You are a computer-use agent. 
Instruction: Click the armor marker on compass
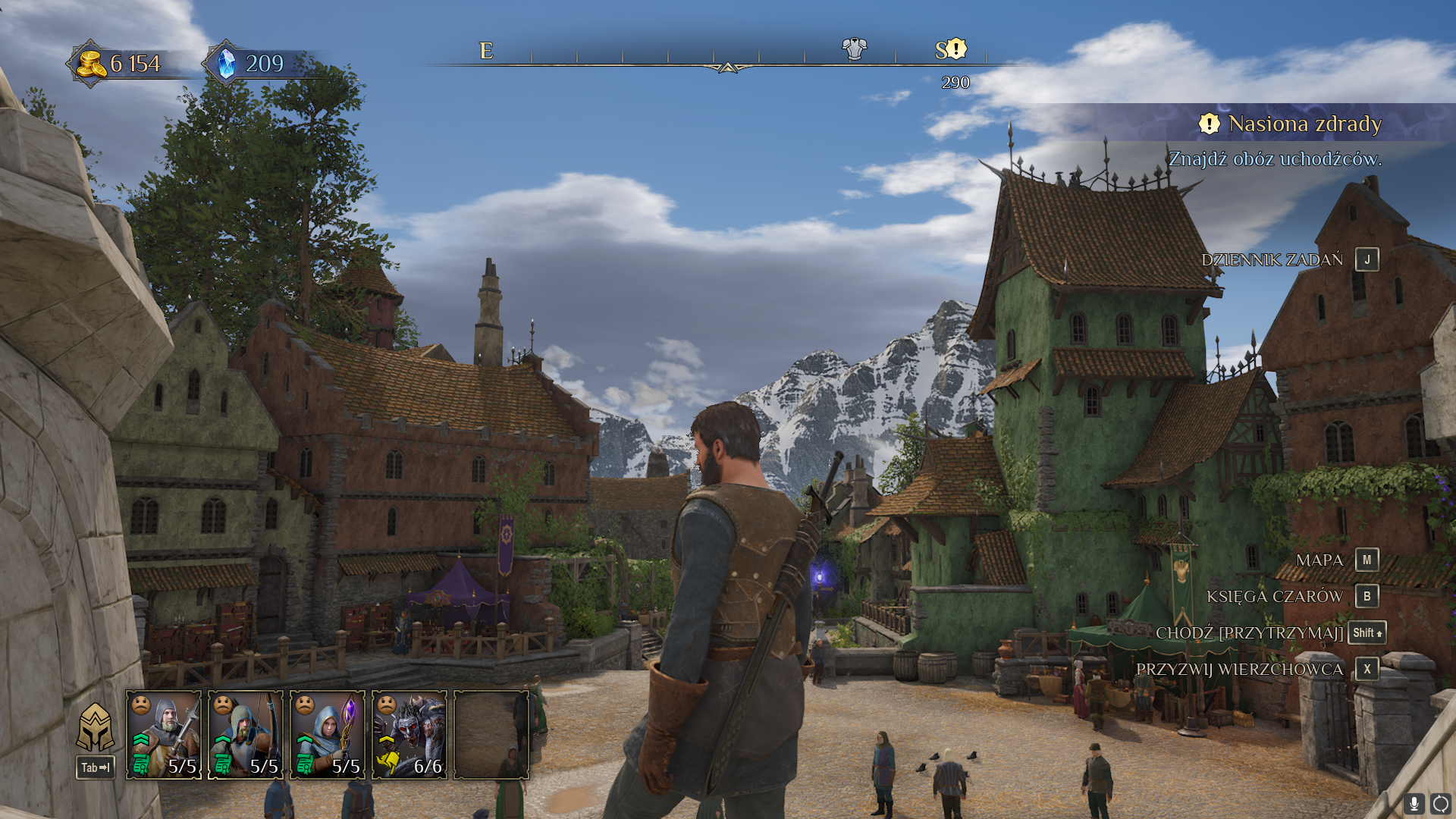pos(854,49)
